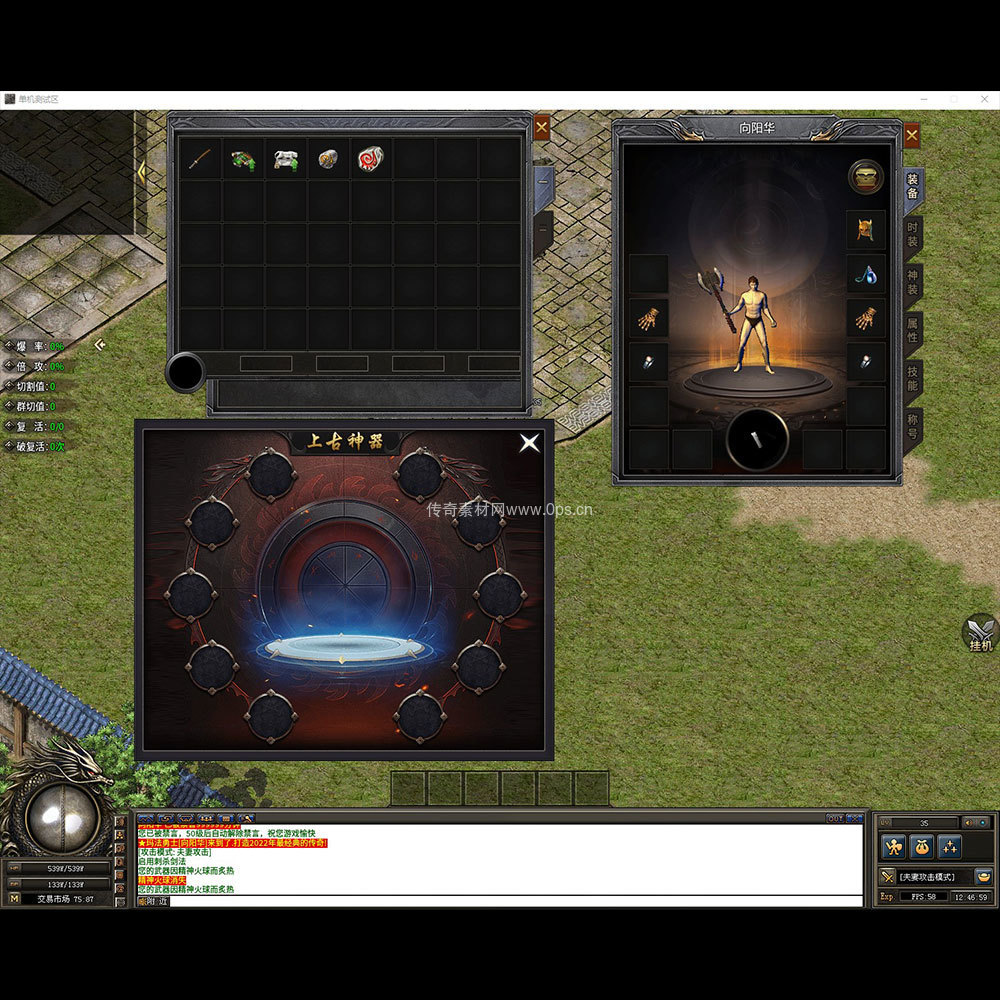
Task: Open the 属性 attributes tab
Action: [x=912, y=328]
